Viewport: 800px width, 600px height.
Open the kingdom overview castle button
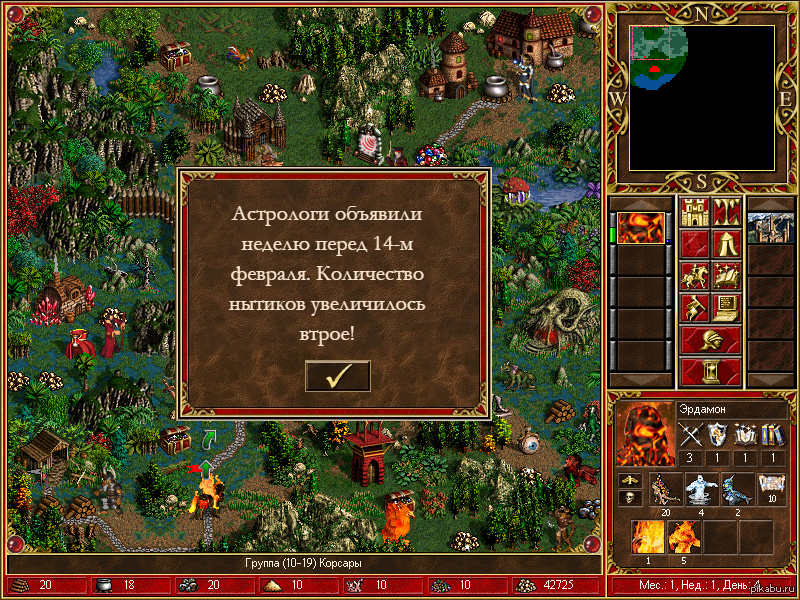point(694,211)
